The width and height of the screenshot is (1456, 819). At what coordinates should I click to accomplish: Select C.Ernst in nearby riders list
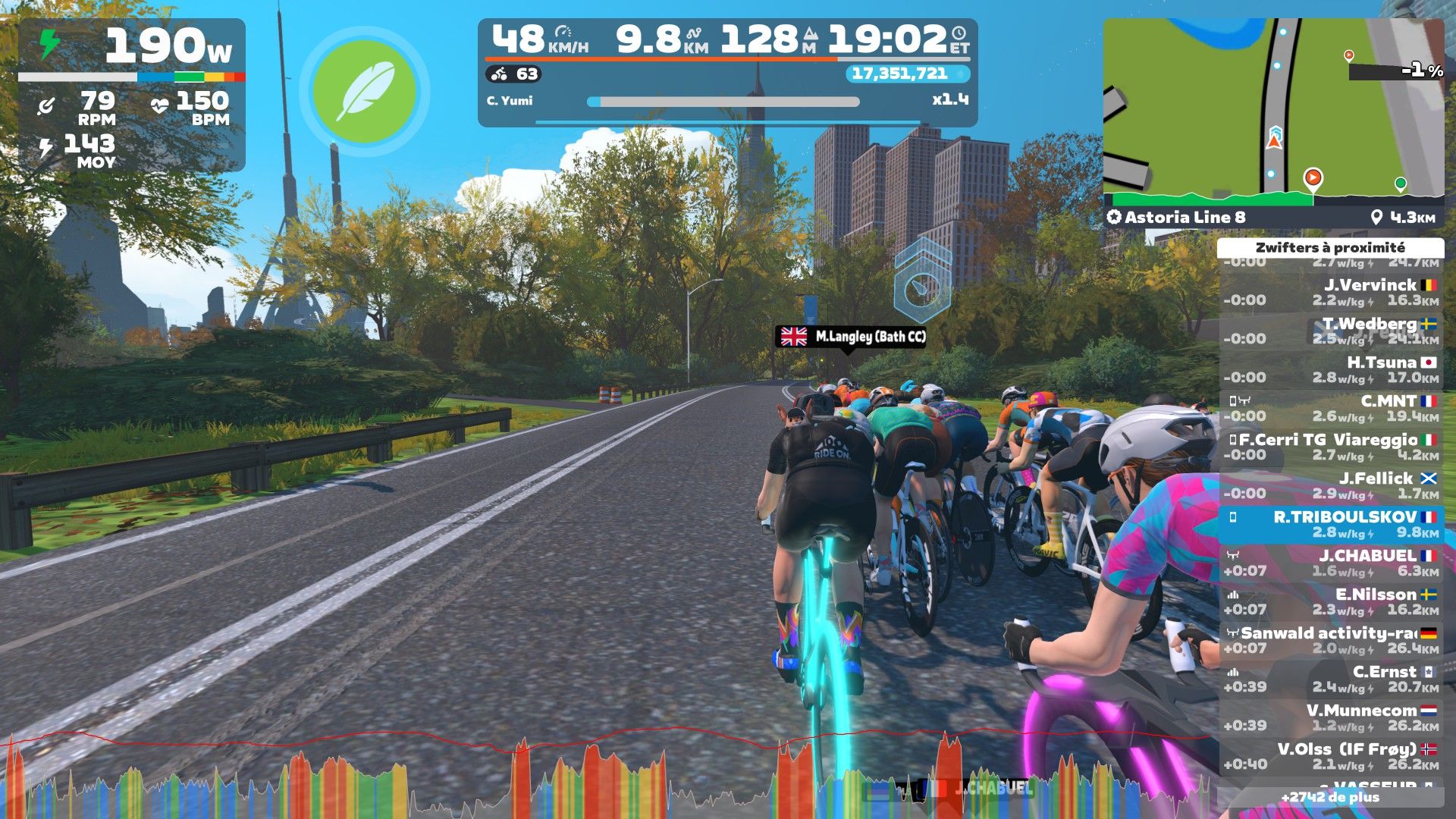tap(1331, 679)
